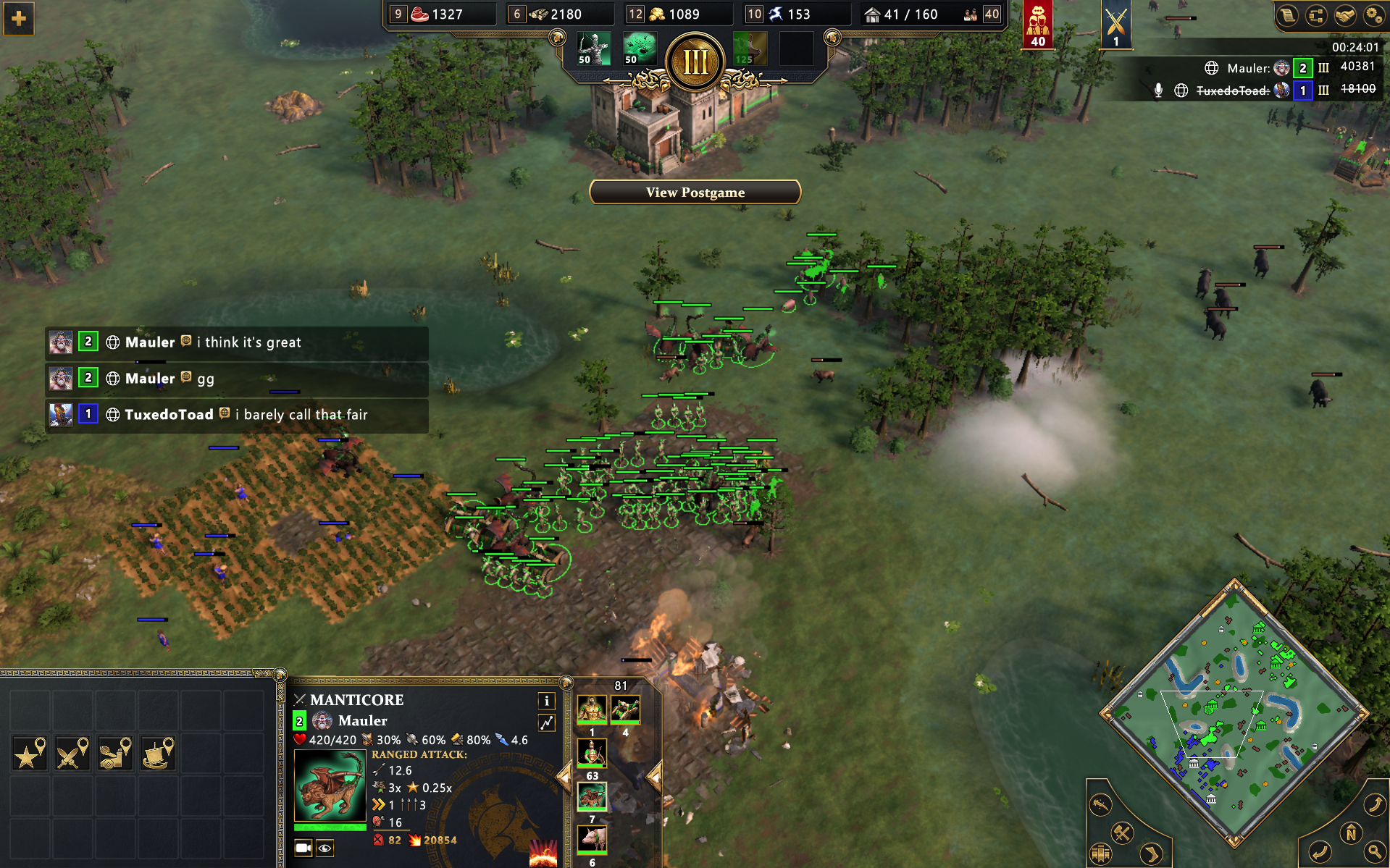Viewport: 1390px width, 868px height.
Task: Toggle the camera follow button
Action: point(303,848)
